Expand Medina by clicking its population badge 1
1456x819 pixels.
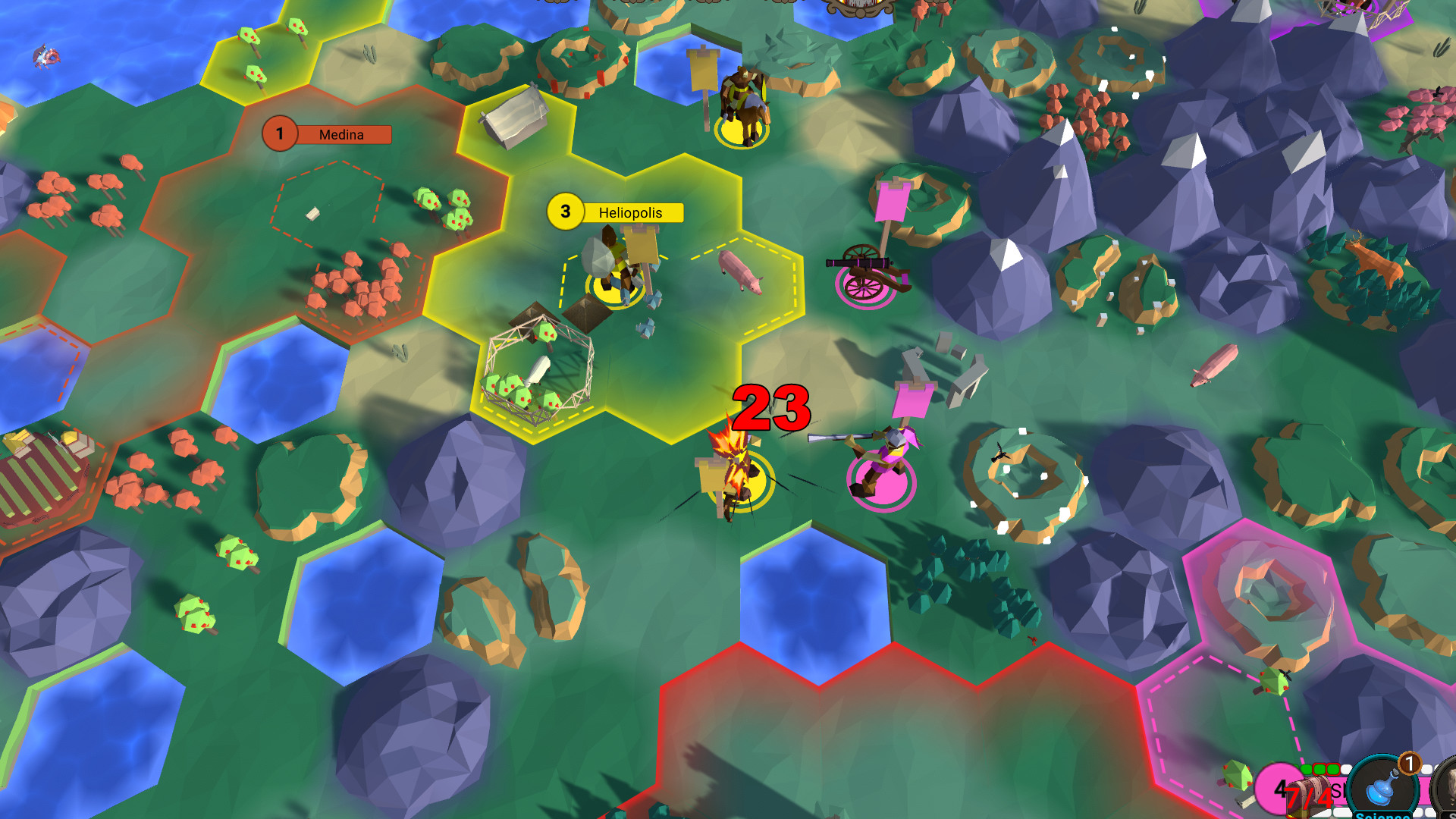click(281, 133)
